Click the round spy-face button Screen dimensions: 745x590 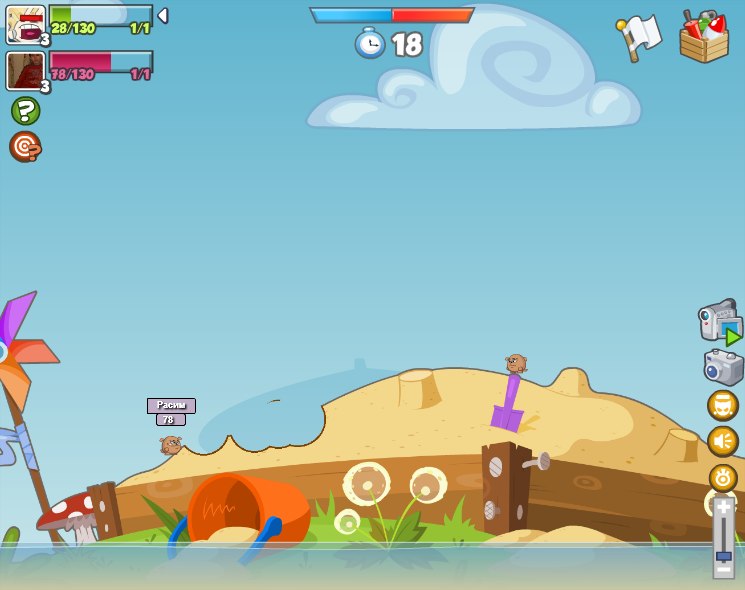pos(722,405)
